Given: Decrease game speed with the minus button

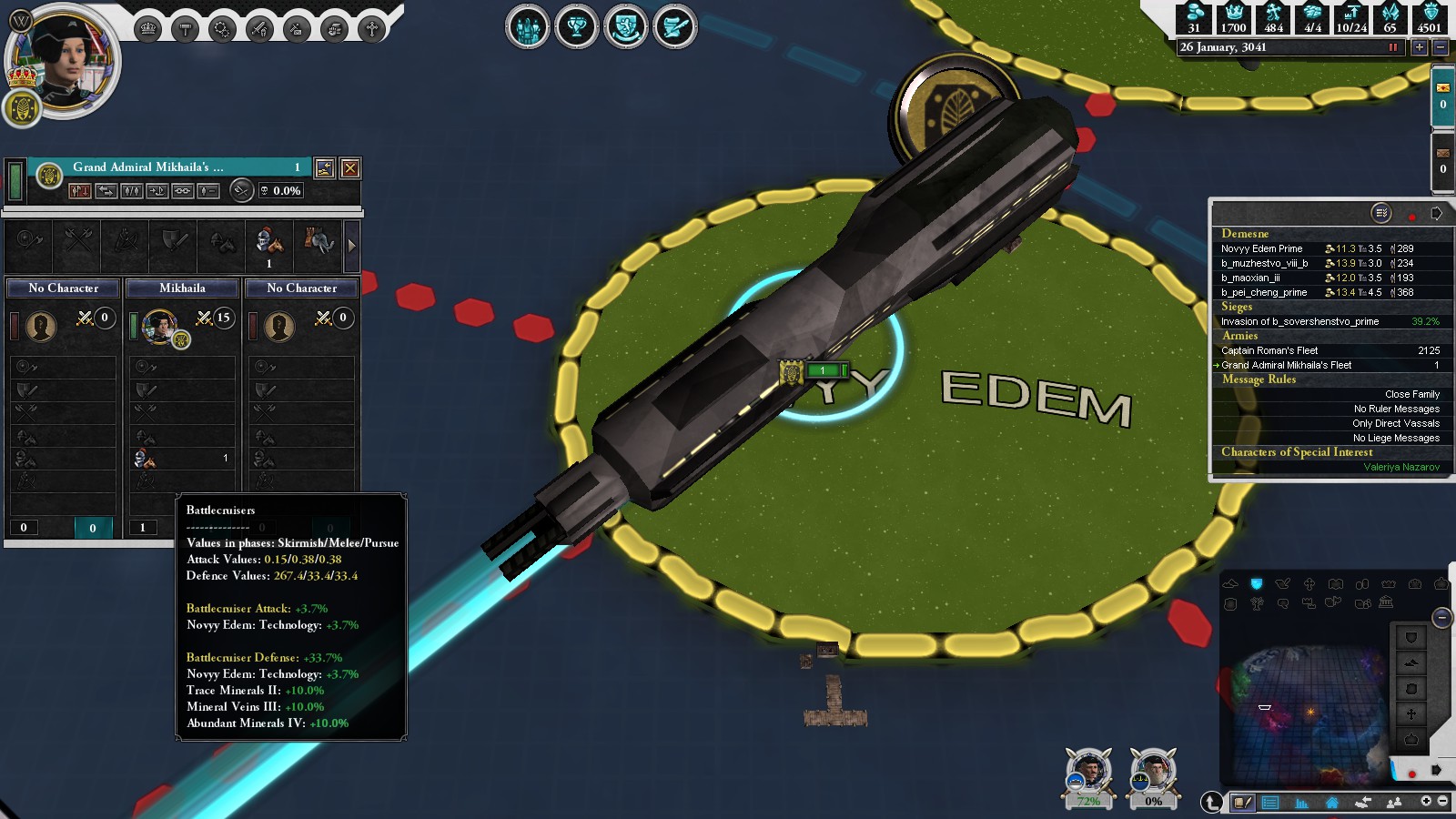Looking at the screenshot, I should click(1440, 47).
